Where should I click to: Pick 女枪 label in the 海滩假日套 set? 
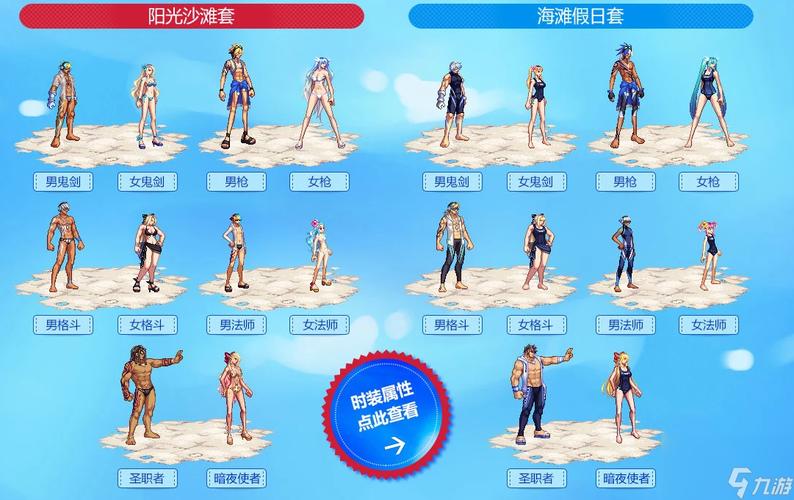(x=708, y=181)
